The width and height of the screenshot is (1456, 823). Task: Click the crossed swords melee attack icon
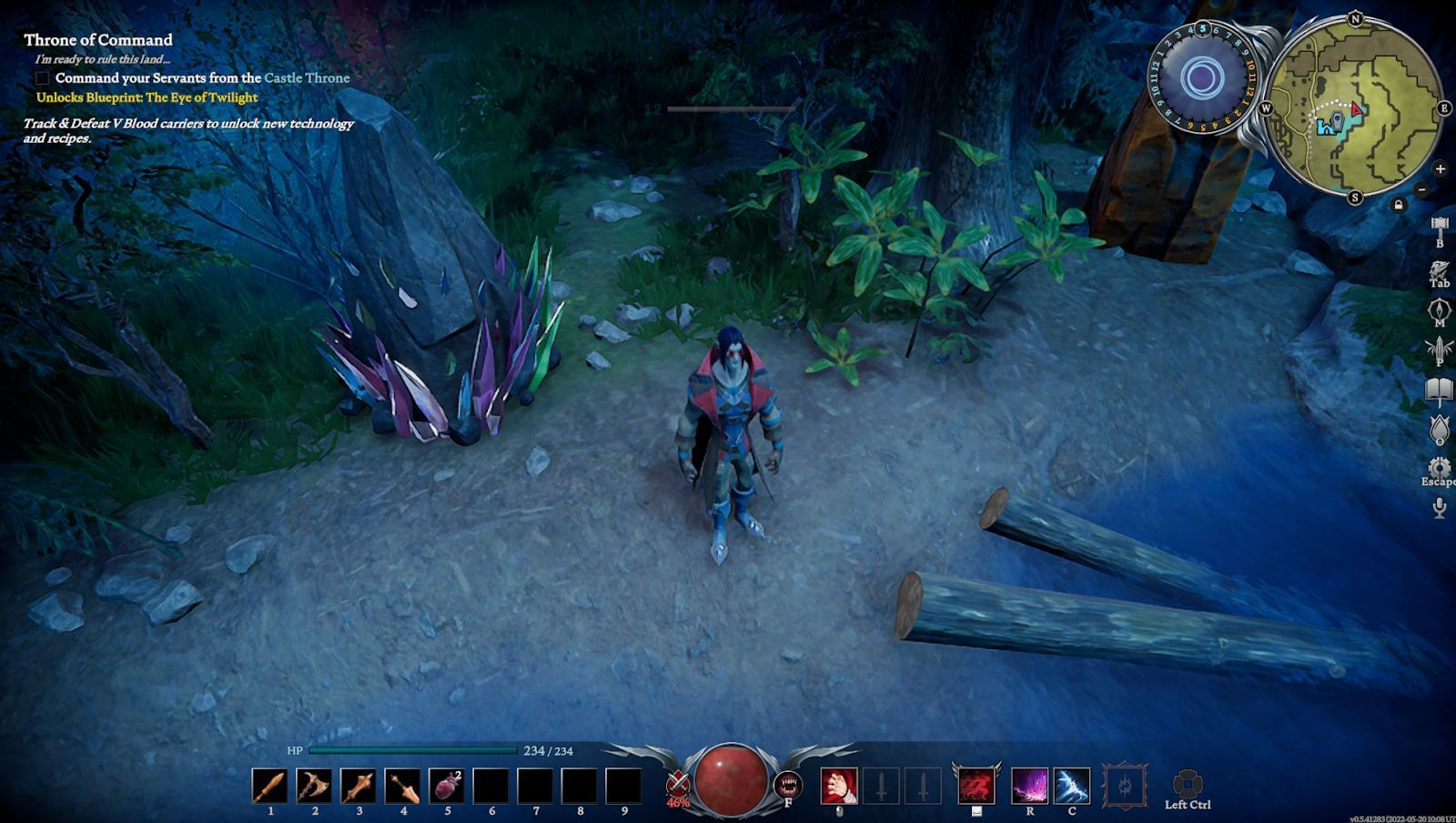[x=677, y=781]
